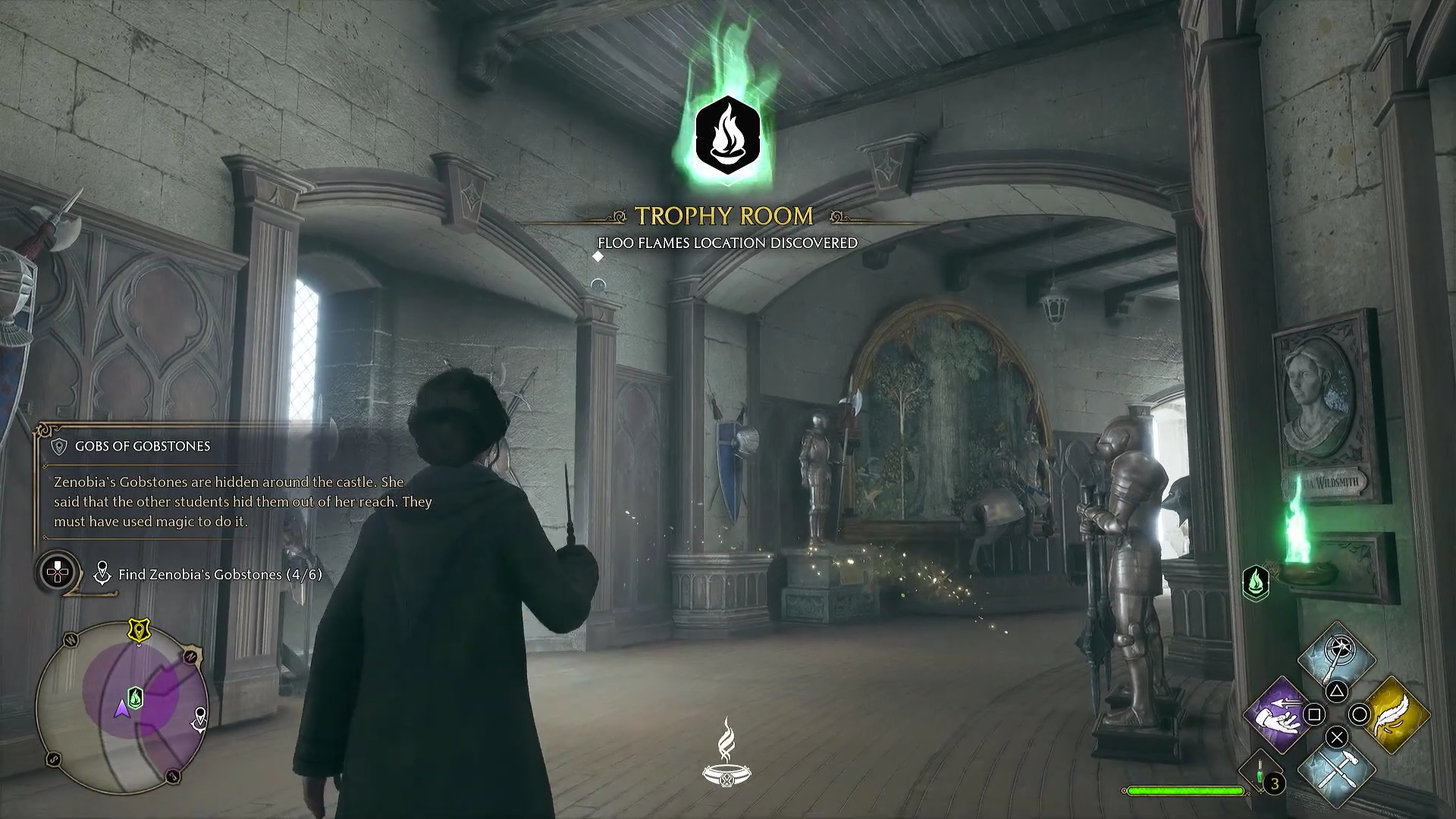
Task: Use the yellow feather Levioso spell
Action: 1395,714
